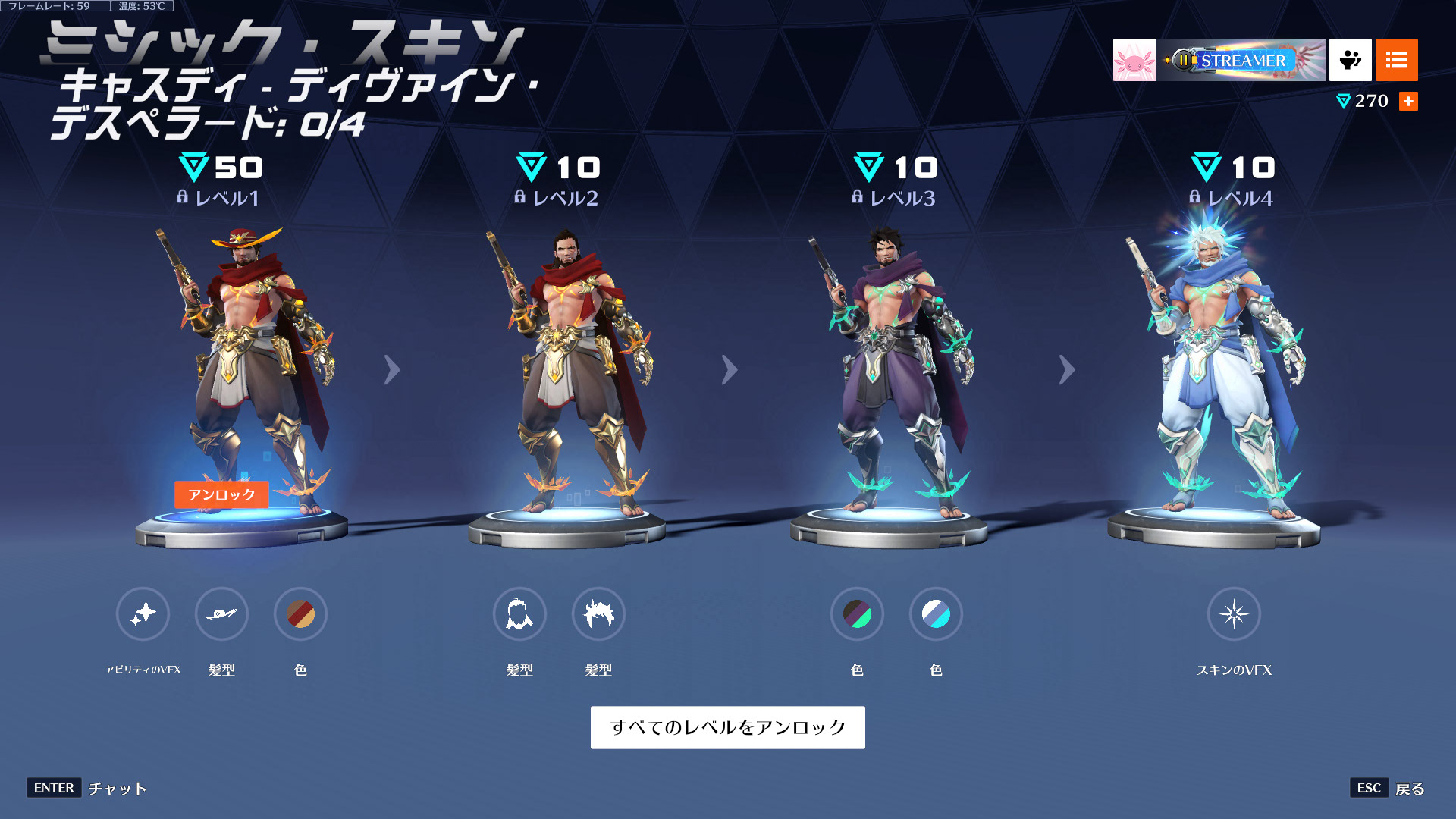The width and height of the screenshot is (1456, 819).
Task: Click the STREAMER nameplate banner
Action: (1241, 59)
